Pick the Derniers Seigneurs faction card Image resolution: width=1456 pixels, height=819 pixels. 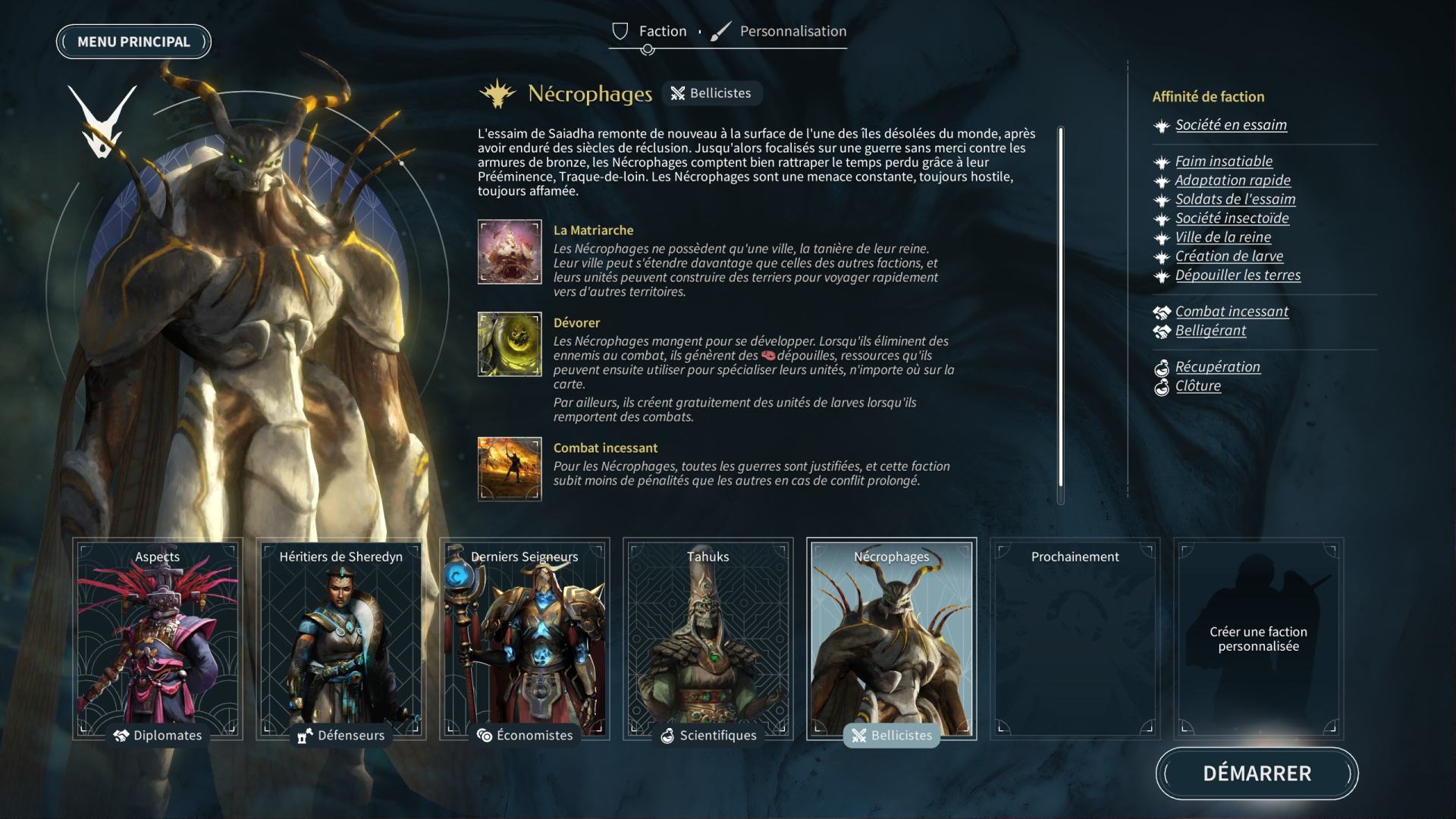click(525, 639)
